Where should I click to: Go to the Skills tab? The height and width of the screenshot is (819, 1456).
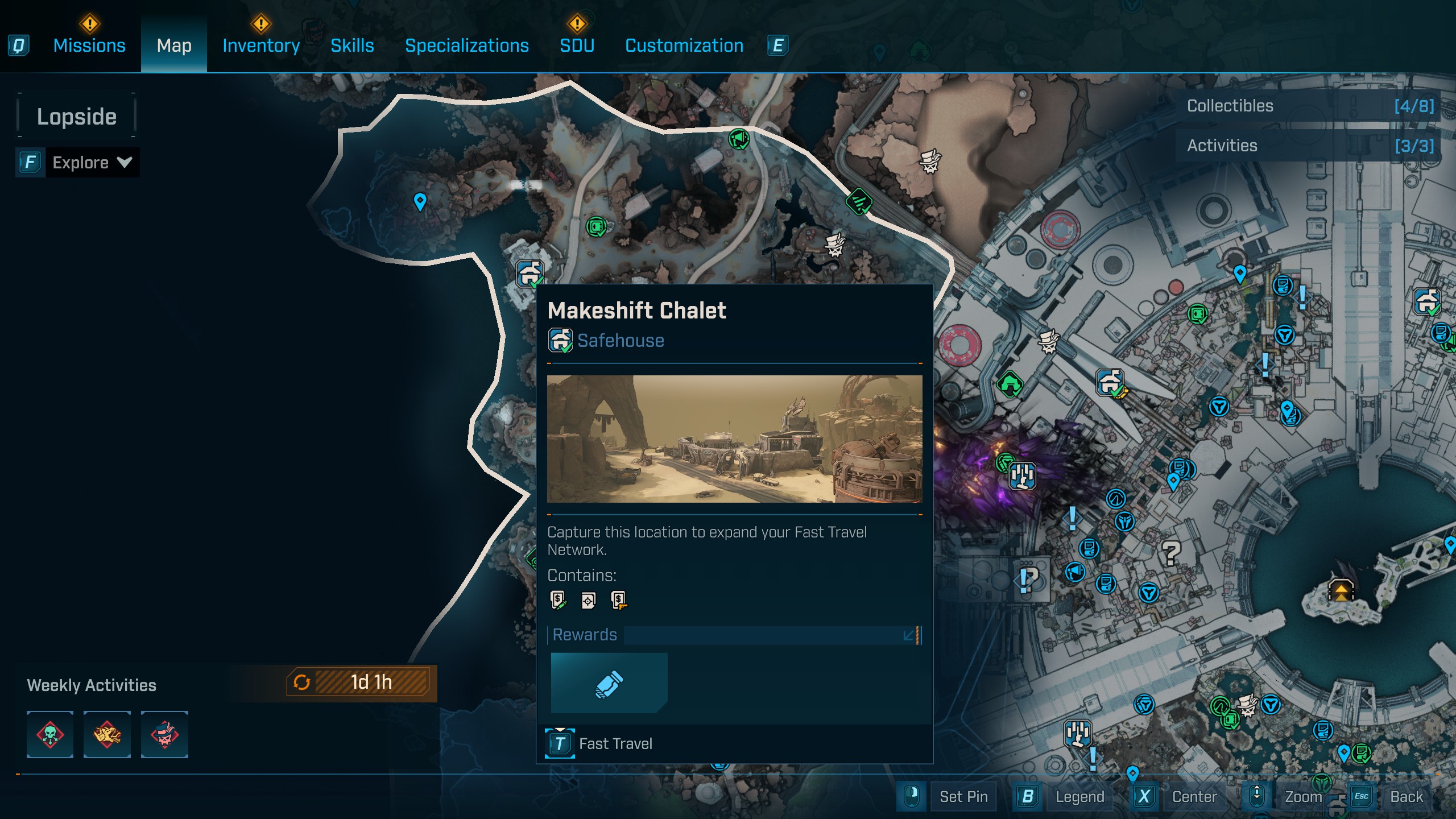[352, 45]
